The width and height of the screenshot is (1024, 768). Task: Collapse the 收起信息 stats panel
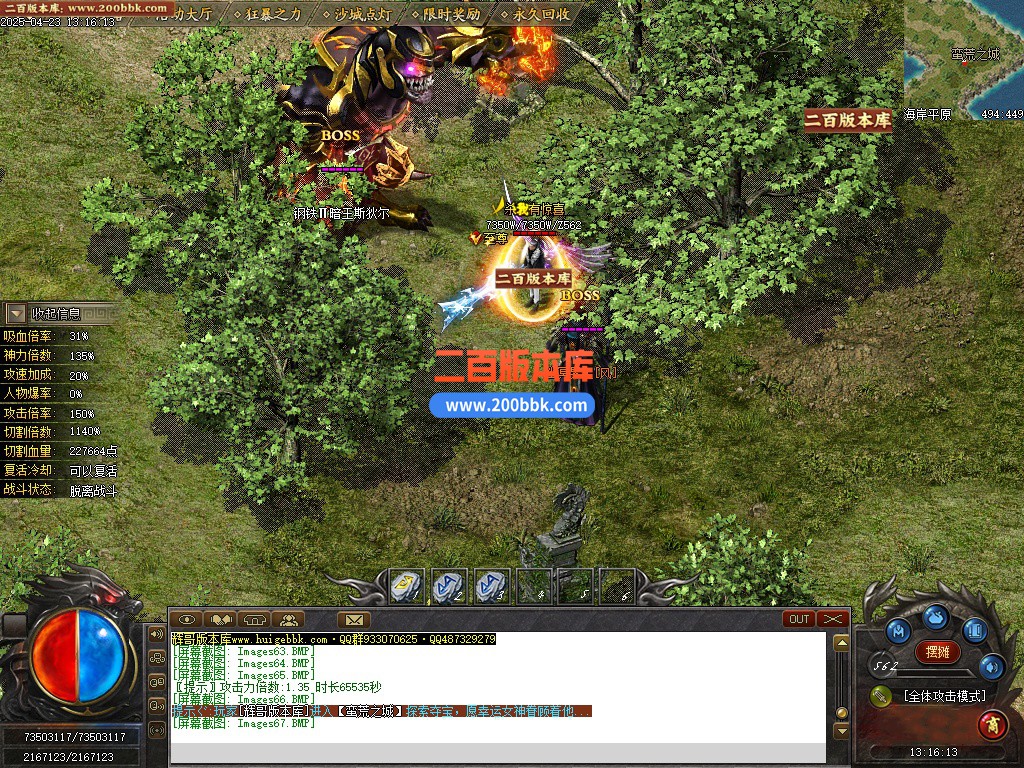17,313
